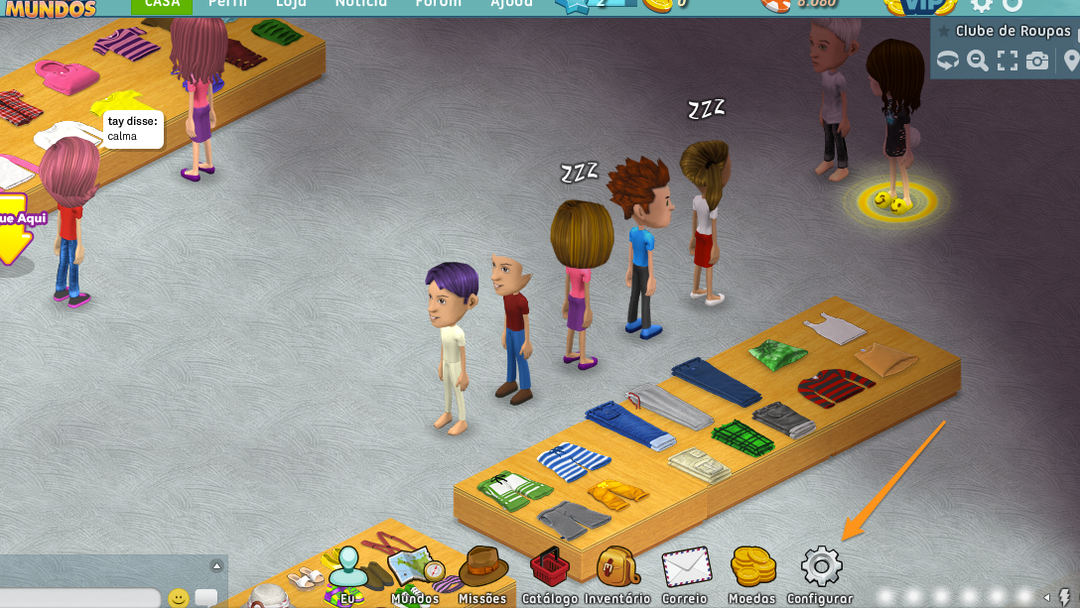Take a snapshot with the camera icon

[1038, 61]
